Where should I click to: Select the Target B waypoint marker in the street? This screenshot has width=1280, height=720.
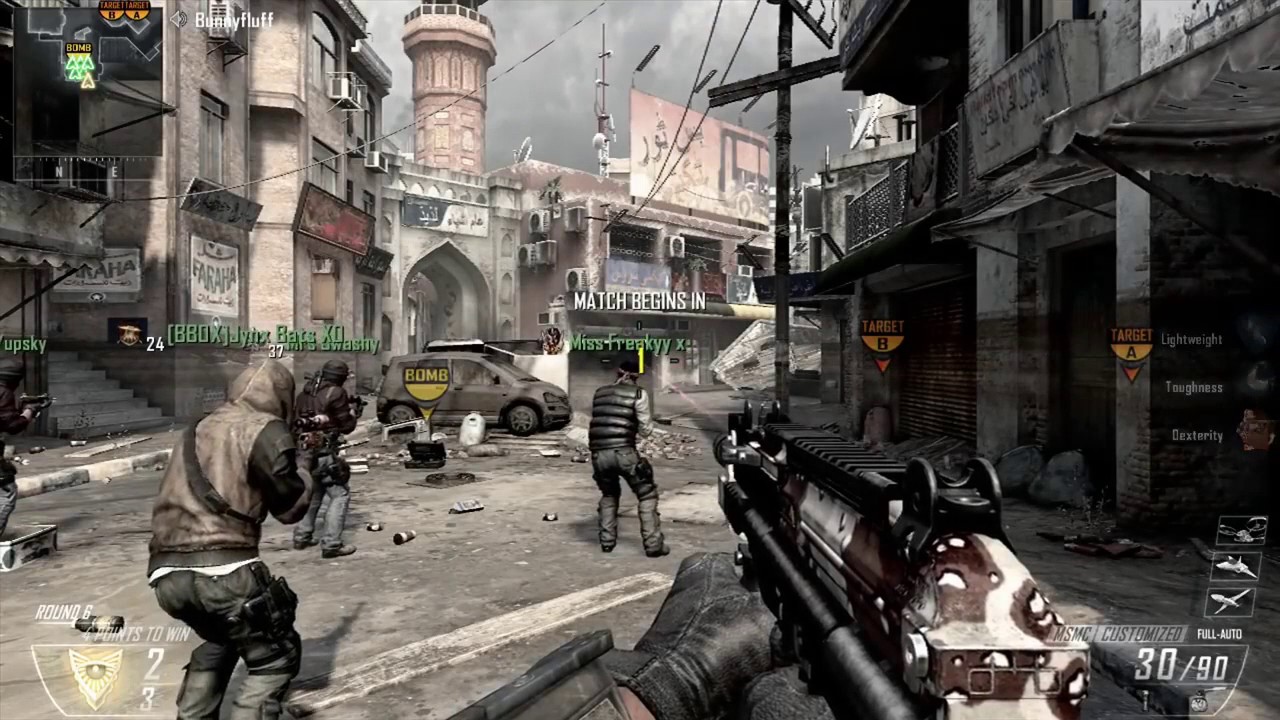pos(882,339)
